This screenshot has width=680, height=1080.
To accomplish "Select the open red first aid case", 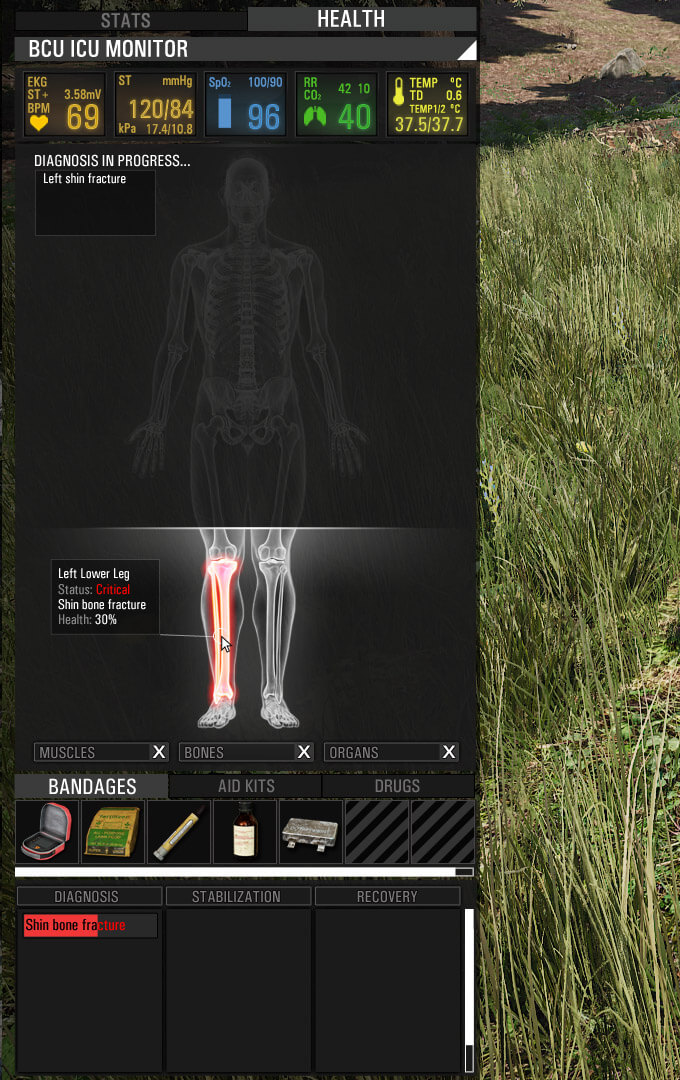I will click(x=47, y=832).
